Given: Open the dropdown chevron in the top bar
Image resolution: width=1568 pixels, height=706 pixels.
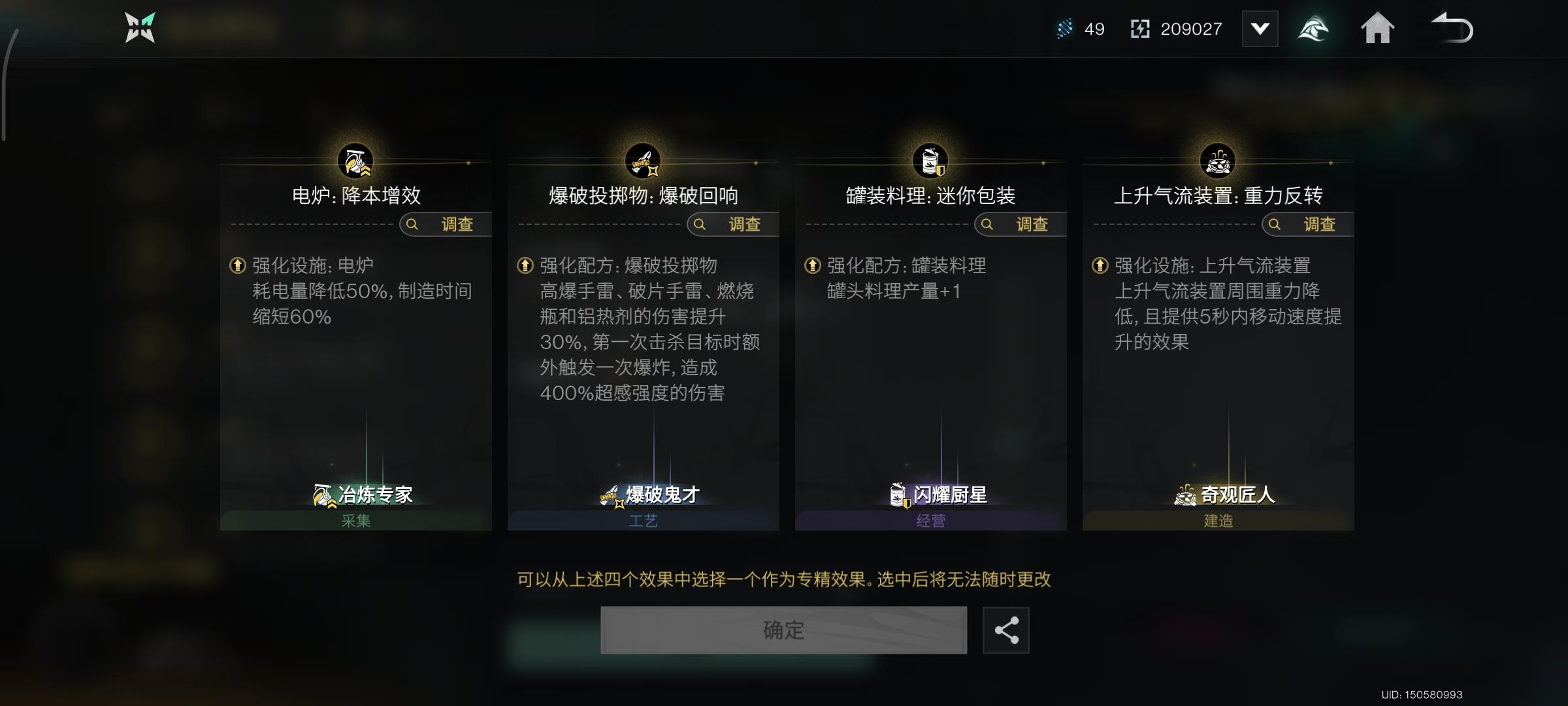Looking at the screenshot, I should click(x=1260, y=29).
